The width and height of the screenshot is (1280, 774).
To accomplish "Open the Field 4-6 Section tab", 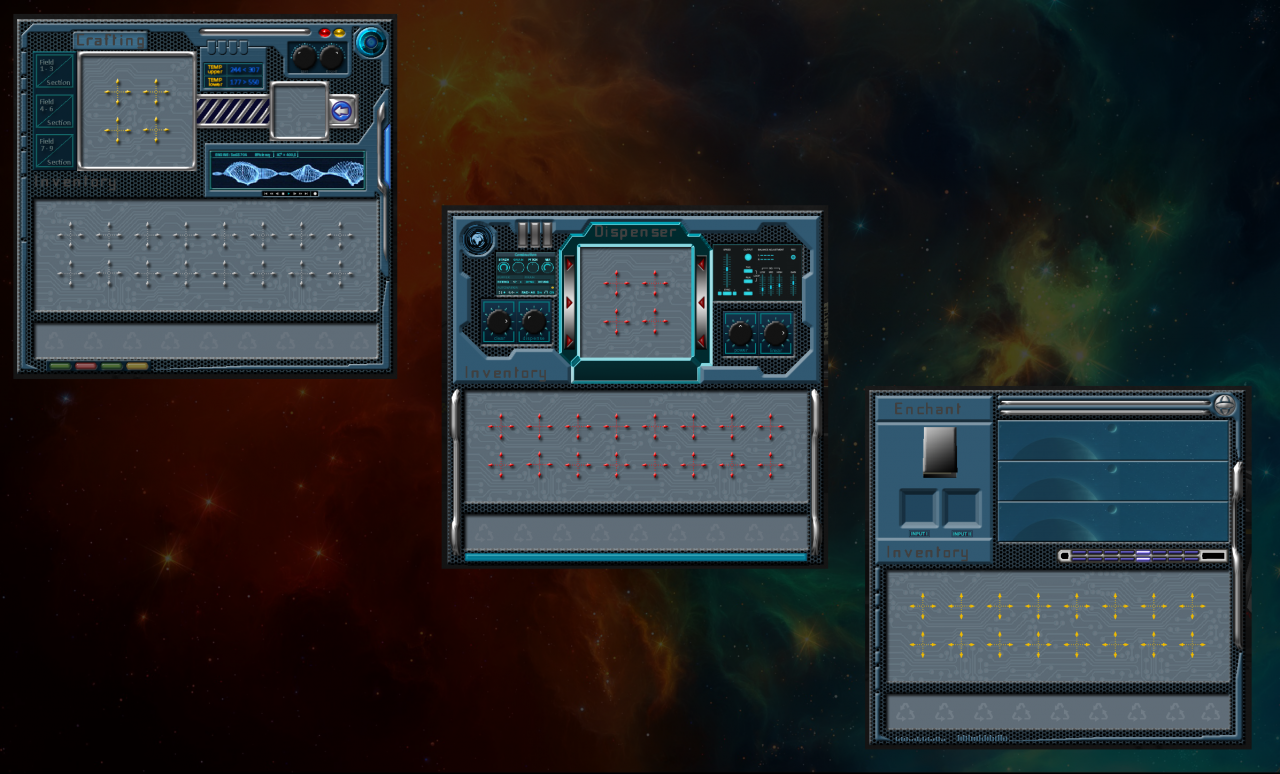I will click(x=54, y=110).
